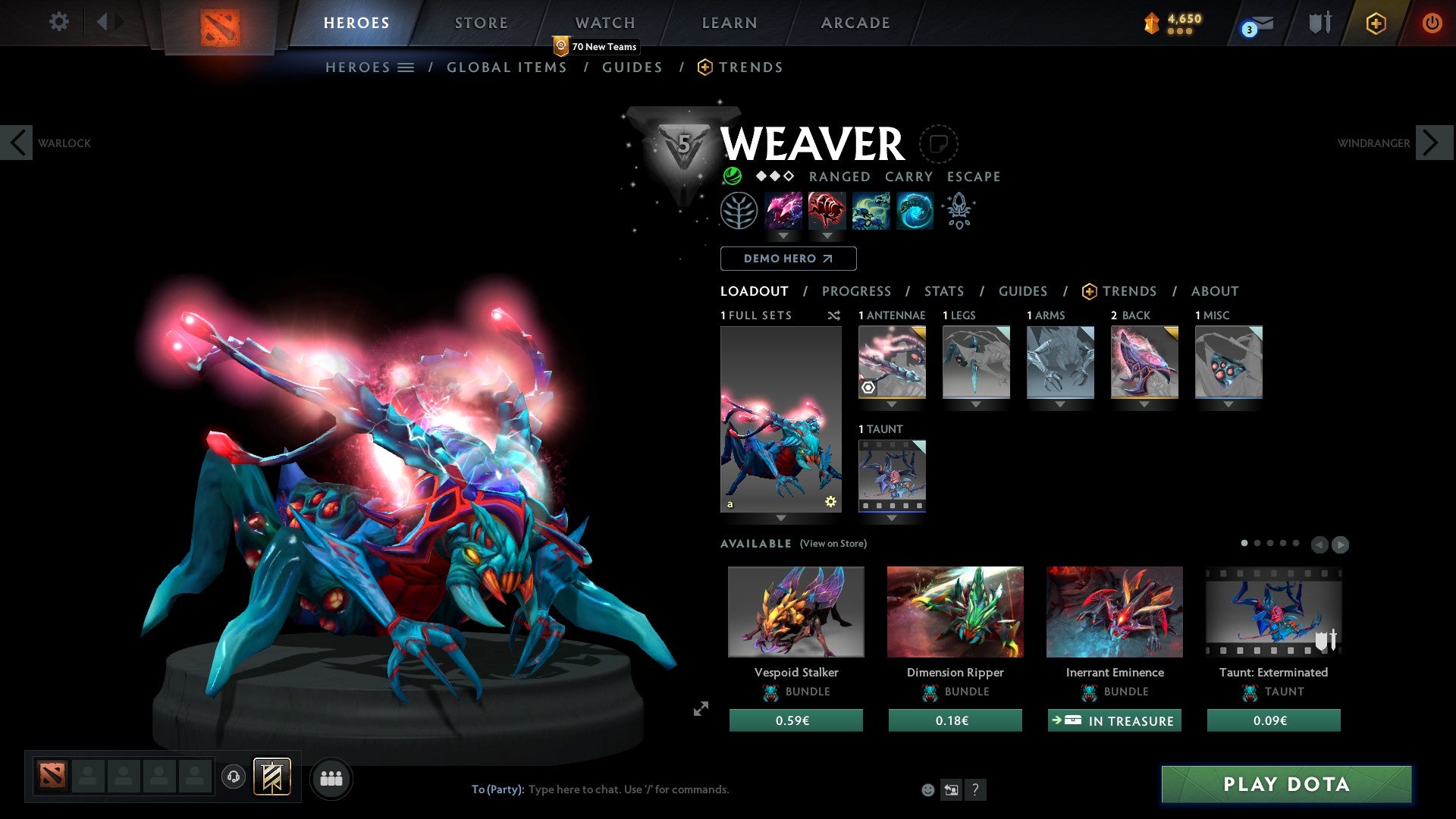Screen dimensions: 1456x819
Task: Open the Dota Plus icon
Action: (x=1375, y=23)
